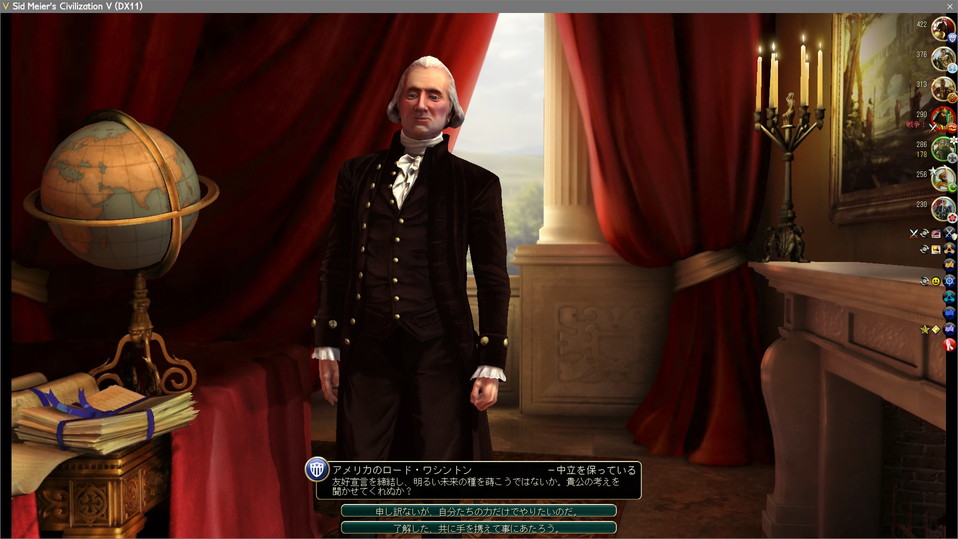Decline the declaration of friendship offer
The width and height of the screenshot is (958, 539).
478,511
